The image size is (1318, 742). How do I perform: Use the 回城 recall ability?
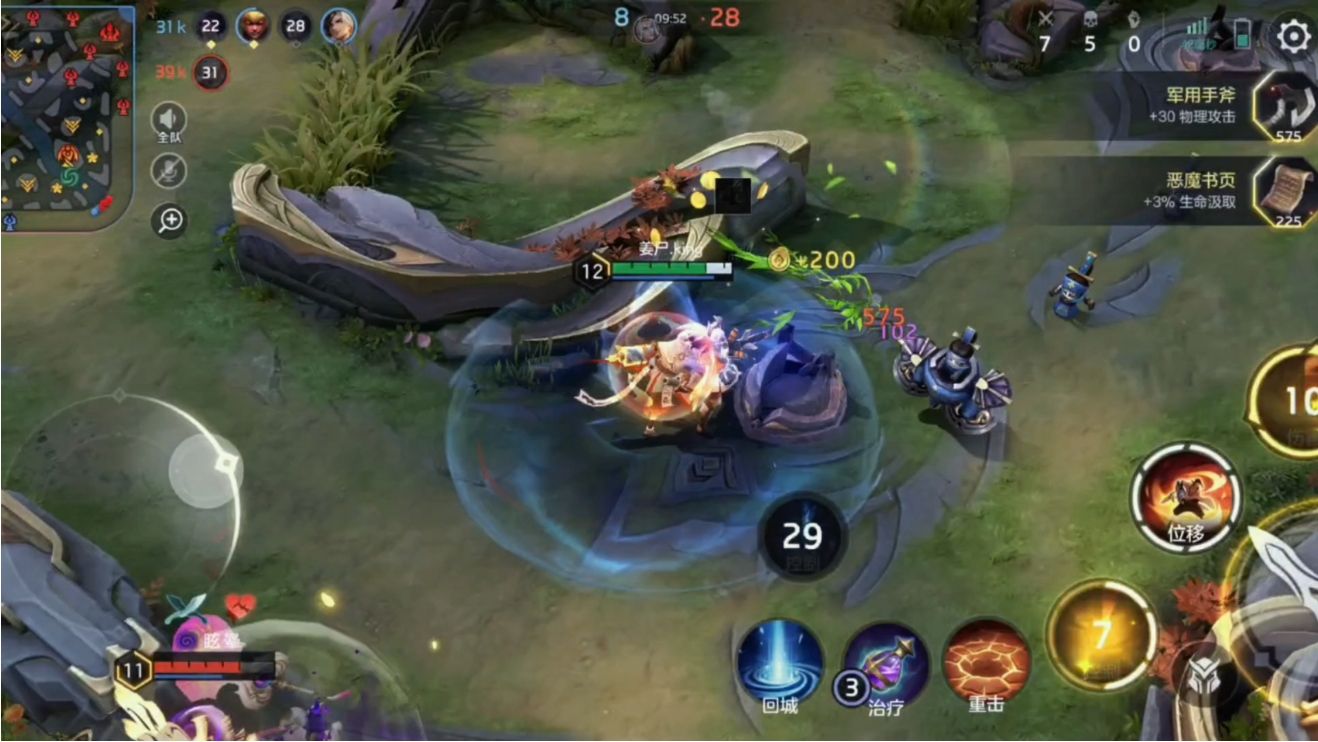[x=780, y=663]
